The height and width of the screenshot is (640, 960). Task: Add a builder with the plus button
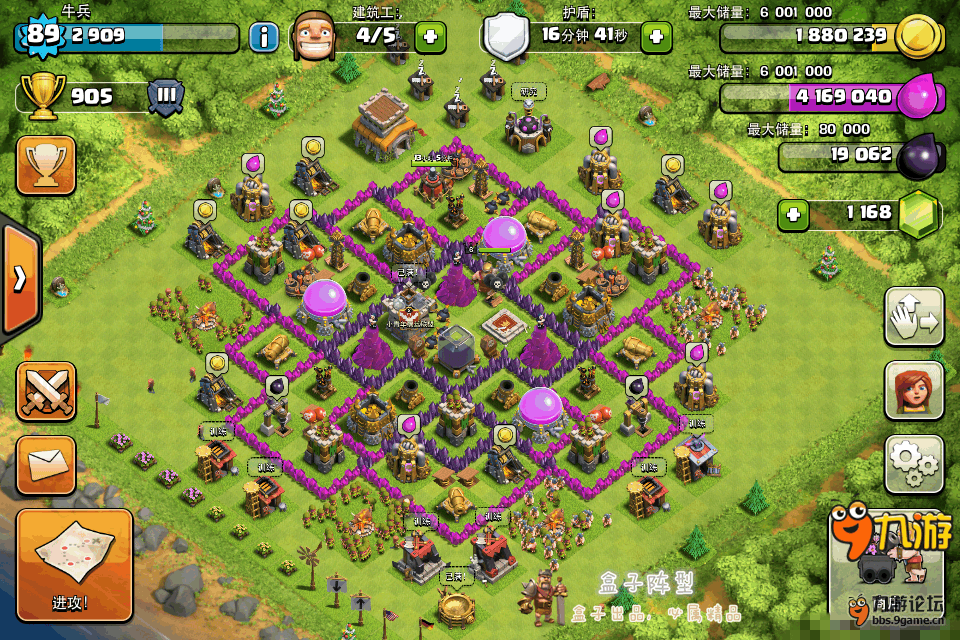click(431, 37)
